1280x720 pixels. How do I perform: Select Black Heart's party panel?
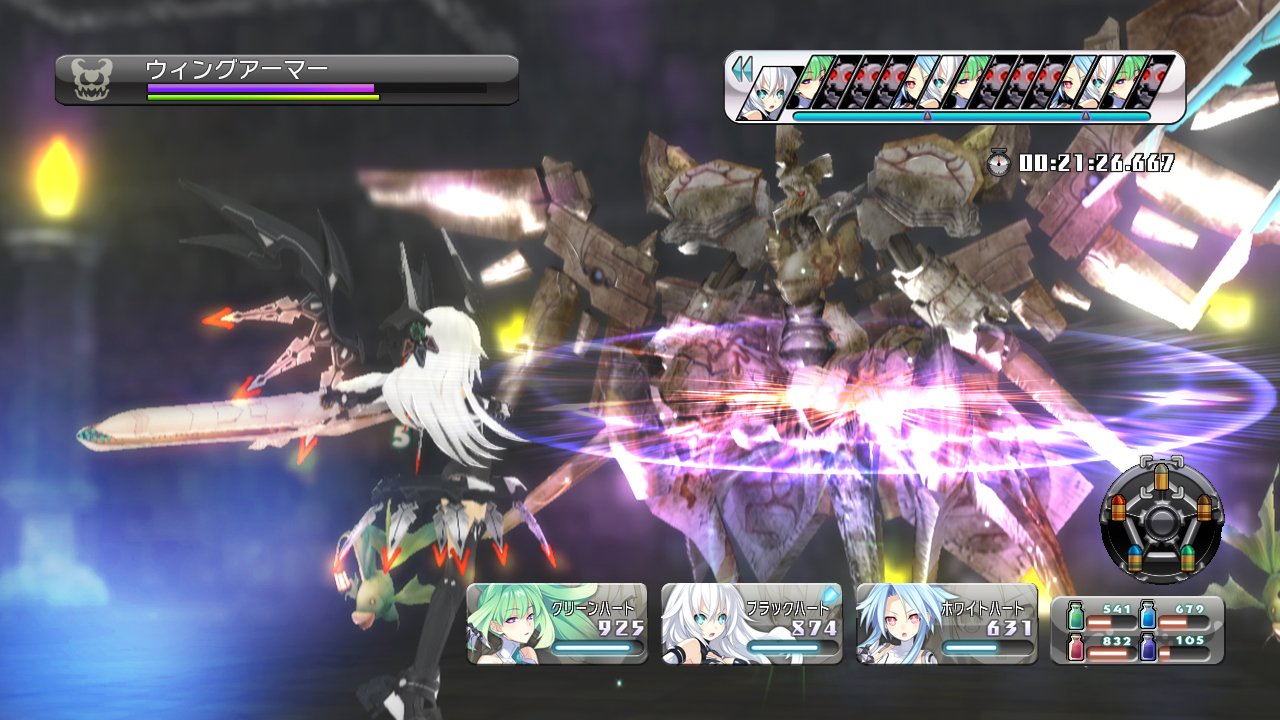coord(751,625)
